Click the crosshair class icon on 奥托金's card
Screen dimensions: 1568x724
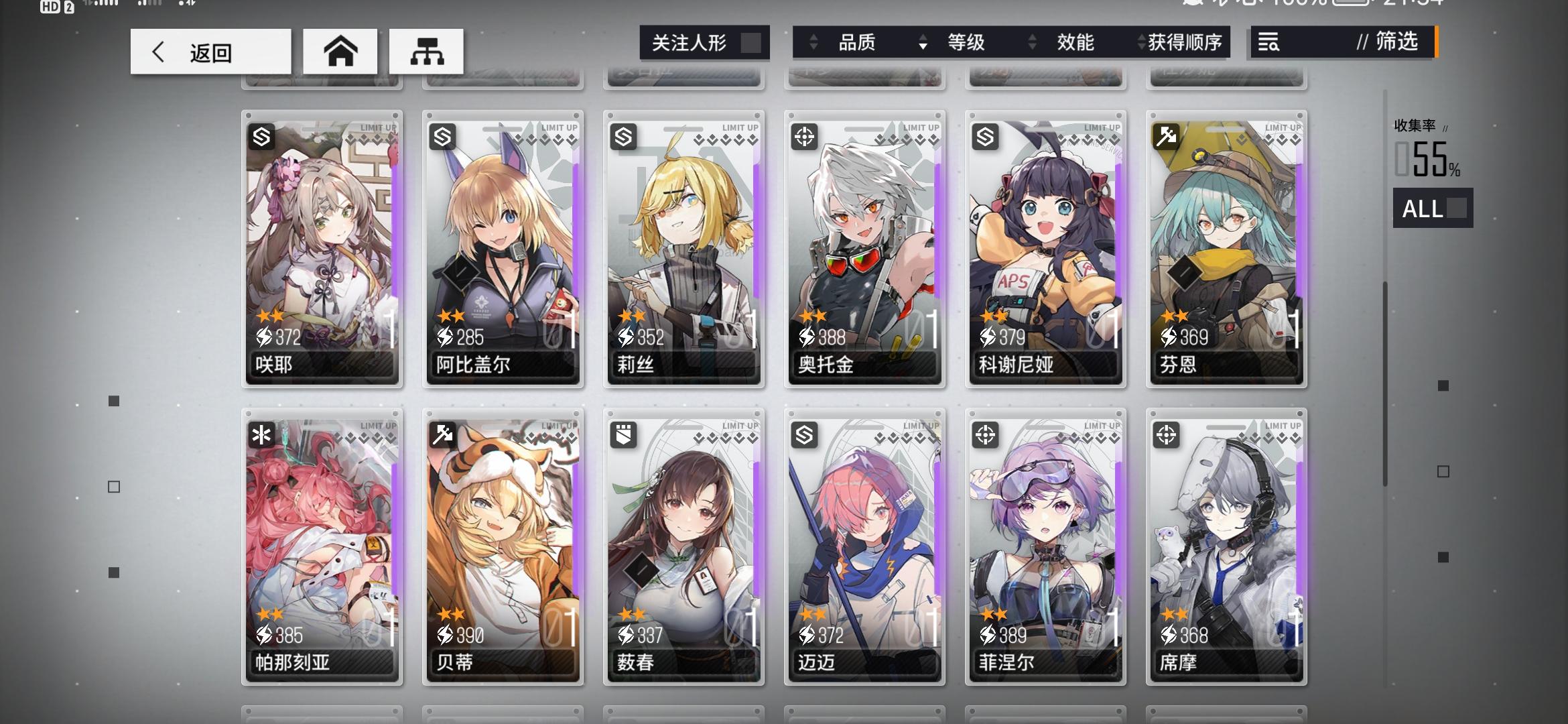[x=803, y=136]
